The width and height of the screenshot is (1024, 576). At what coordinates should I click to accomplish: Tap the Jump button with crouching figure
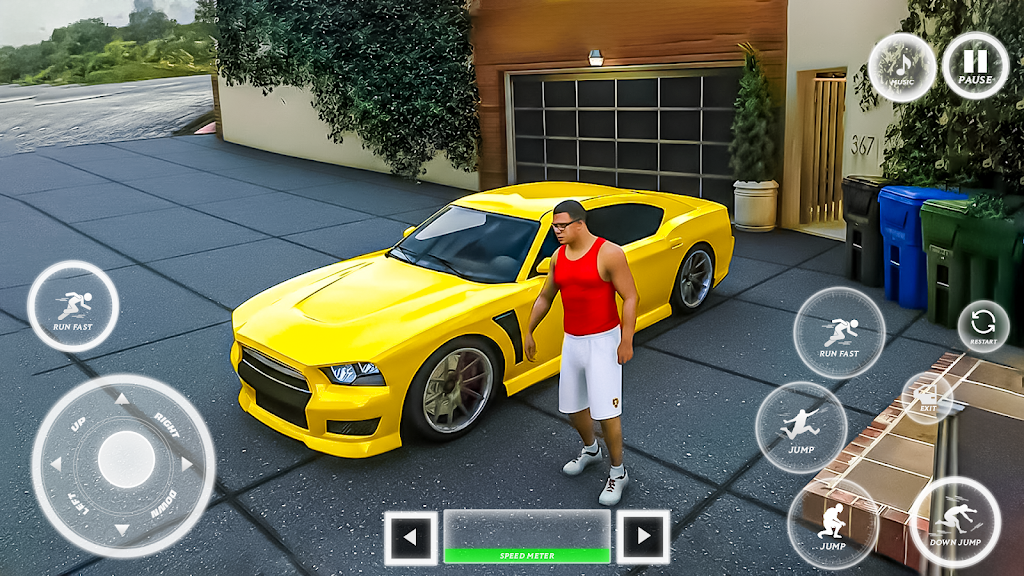pyautogui.click(x=832, y=524)
